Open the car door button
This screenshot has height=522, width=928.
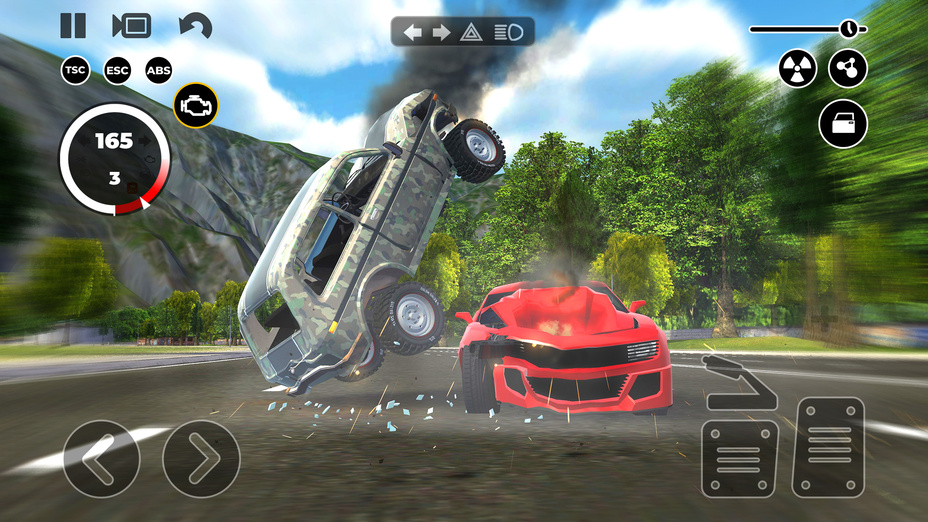click(x=843, y=124)
